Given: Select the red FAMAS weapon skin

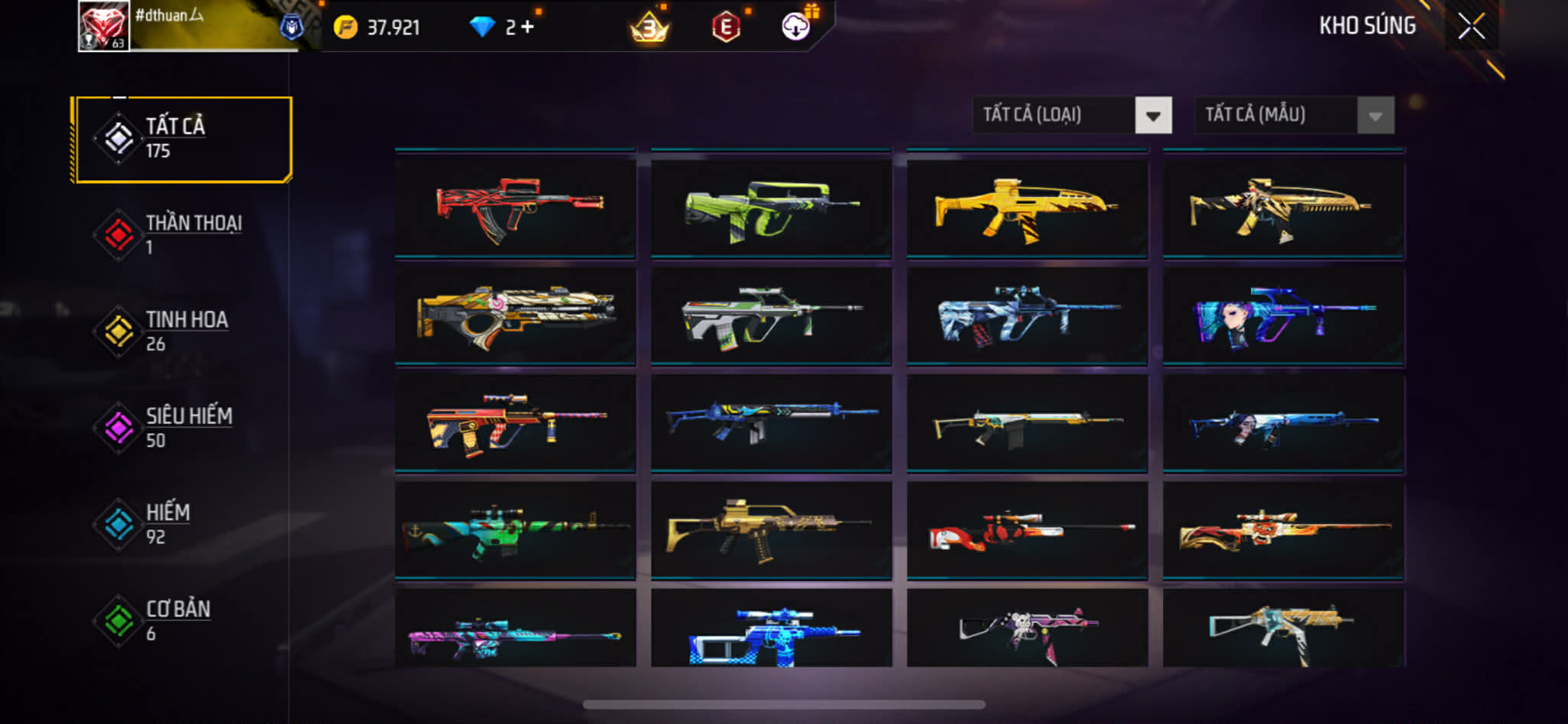Looking at the screenshot, I should tap(515, 208).
